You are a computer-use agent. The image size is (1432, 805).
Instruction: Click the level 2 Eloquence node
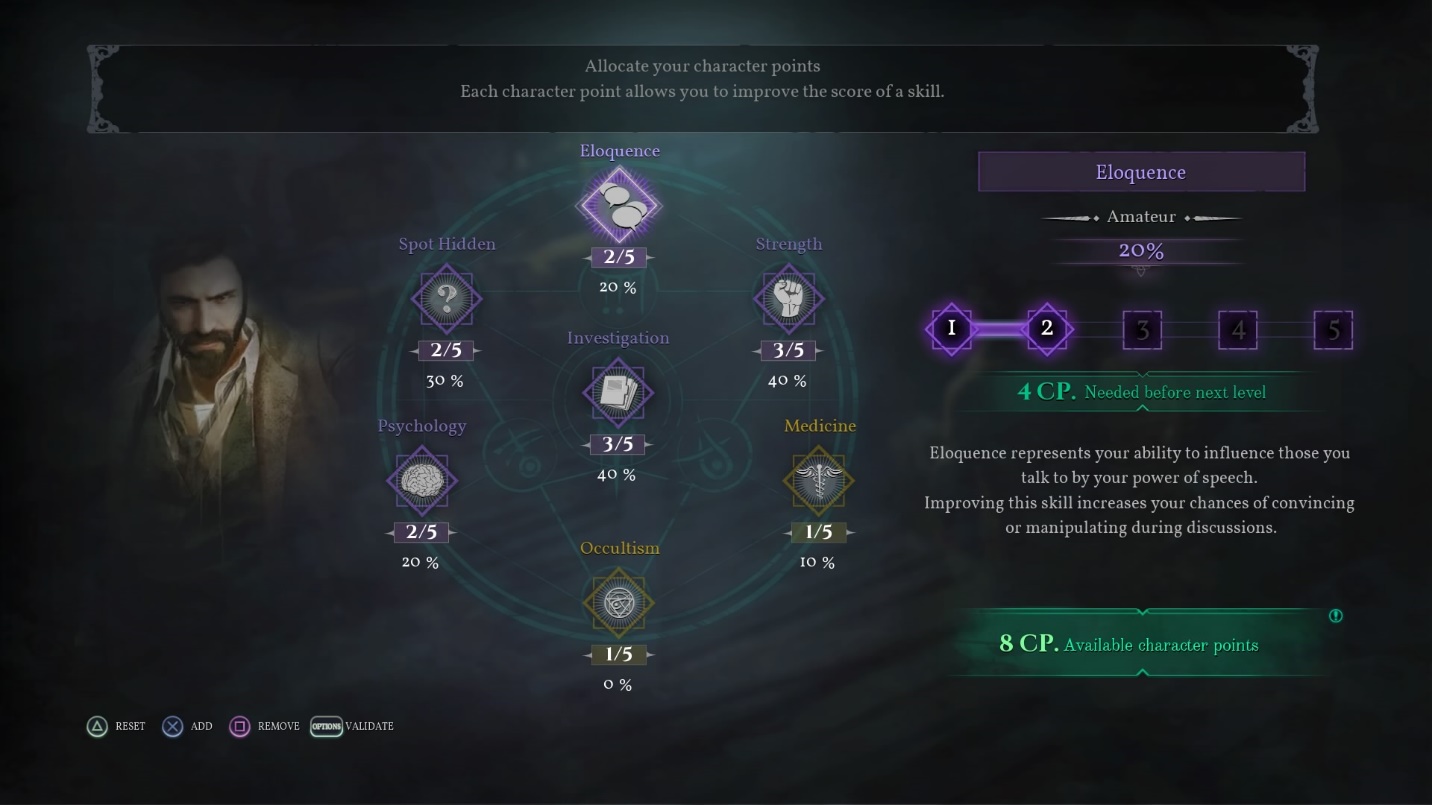tap(1047, 328)
